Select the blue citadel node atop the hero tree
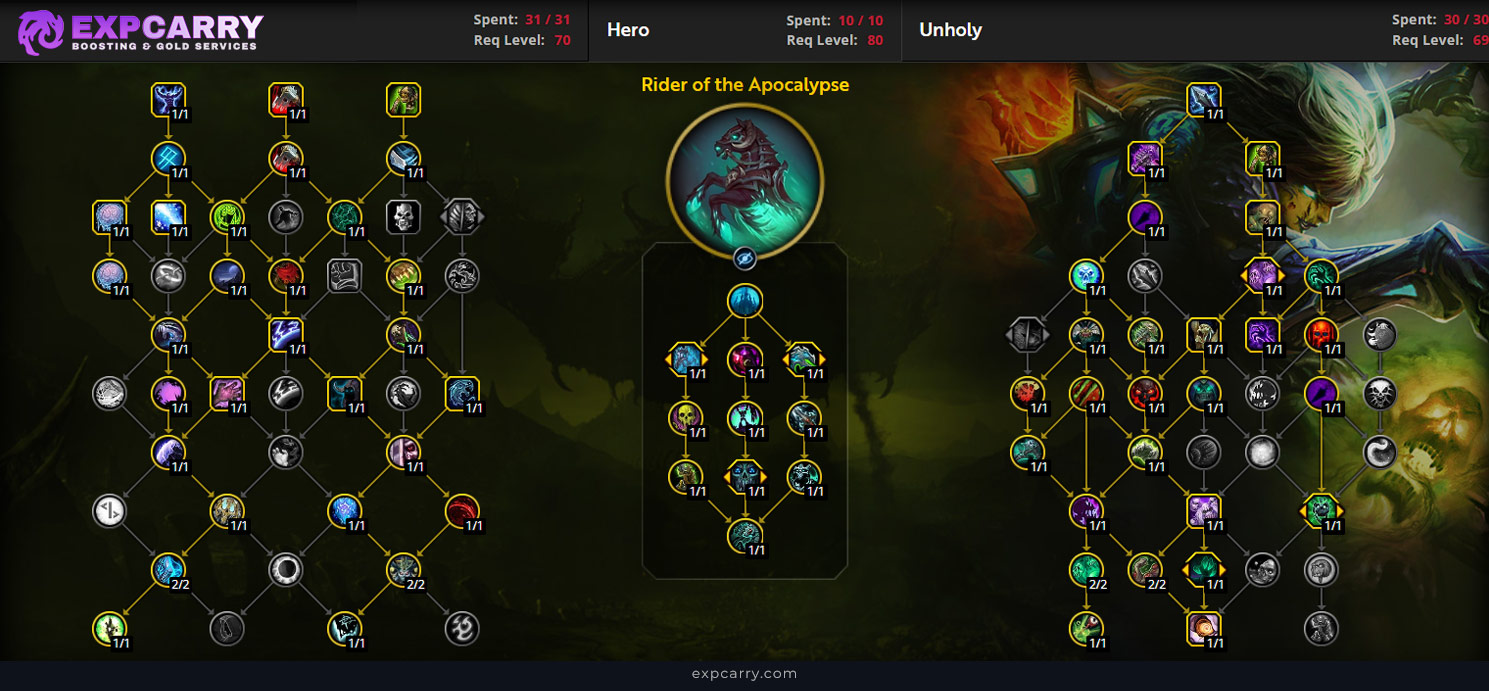This screenshot has height=691, width=1489. (x=744, y=301)
